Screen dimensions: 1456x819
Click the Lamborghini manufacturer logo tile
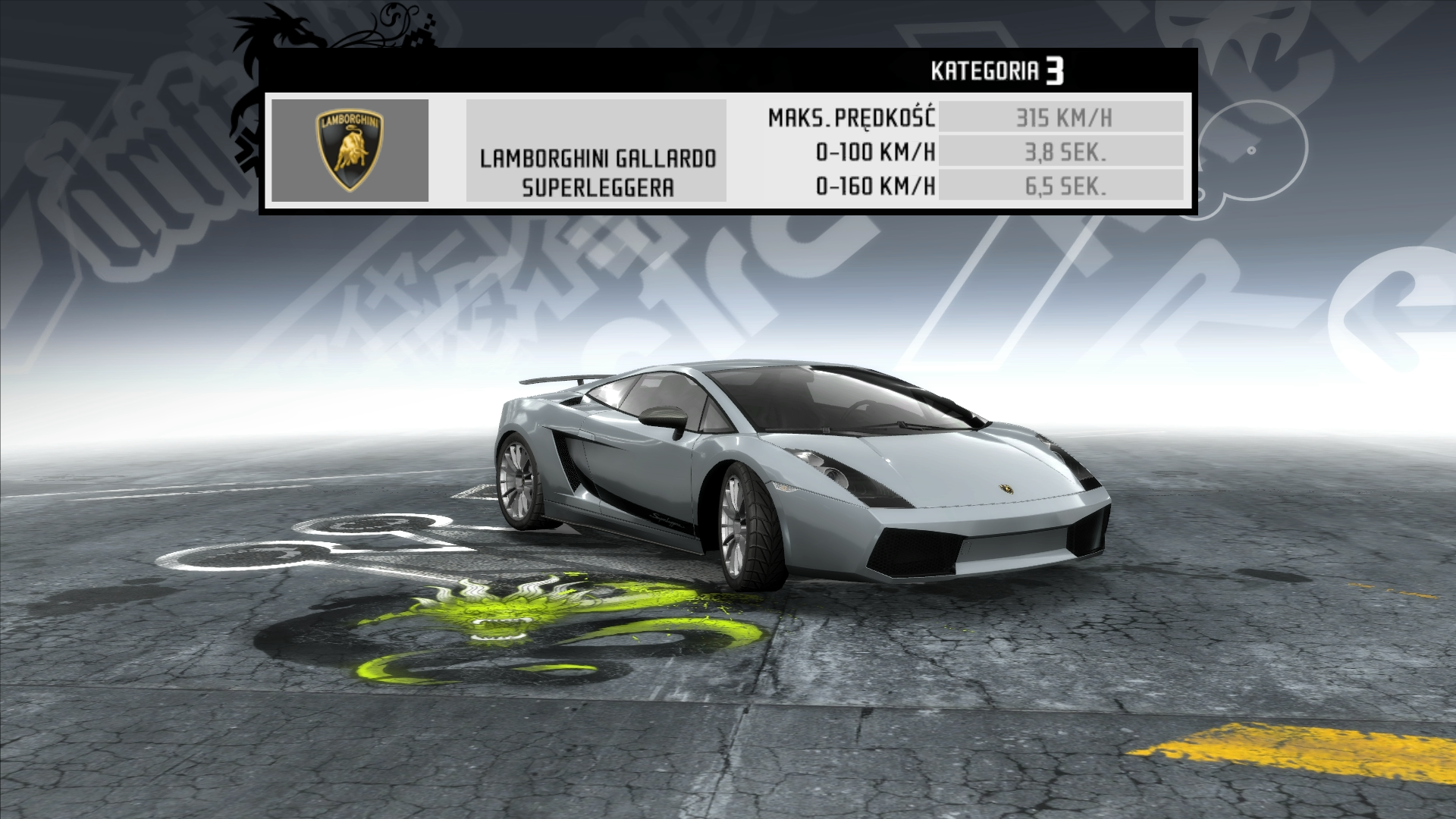350,150
